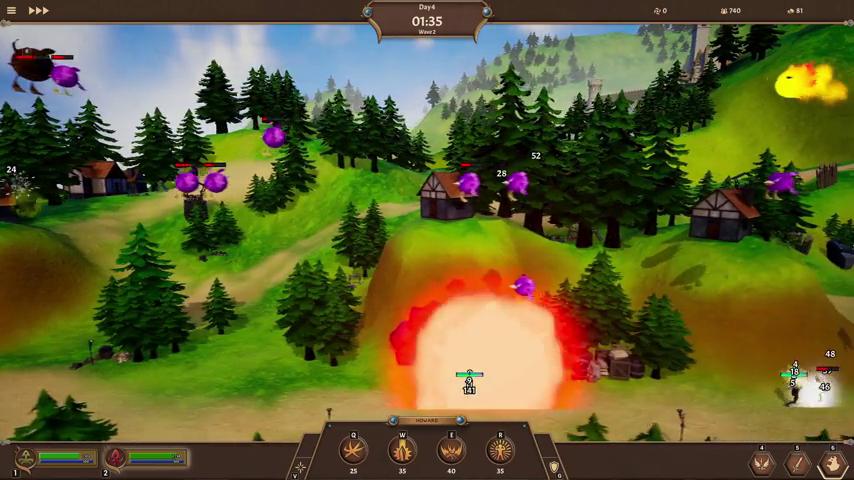
Task: Select the green hero portrait numbered 1
Action: (x=27, y=458)
